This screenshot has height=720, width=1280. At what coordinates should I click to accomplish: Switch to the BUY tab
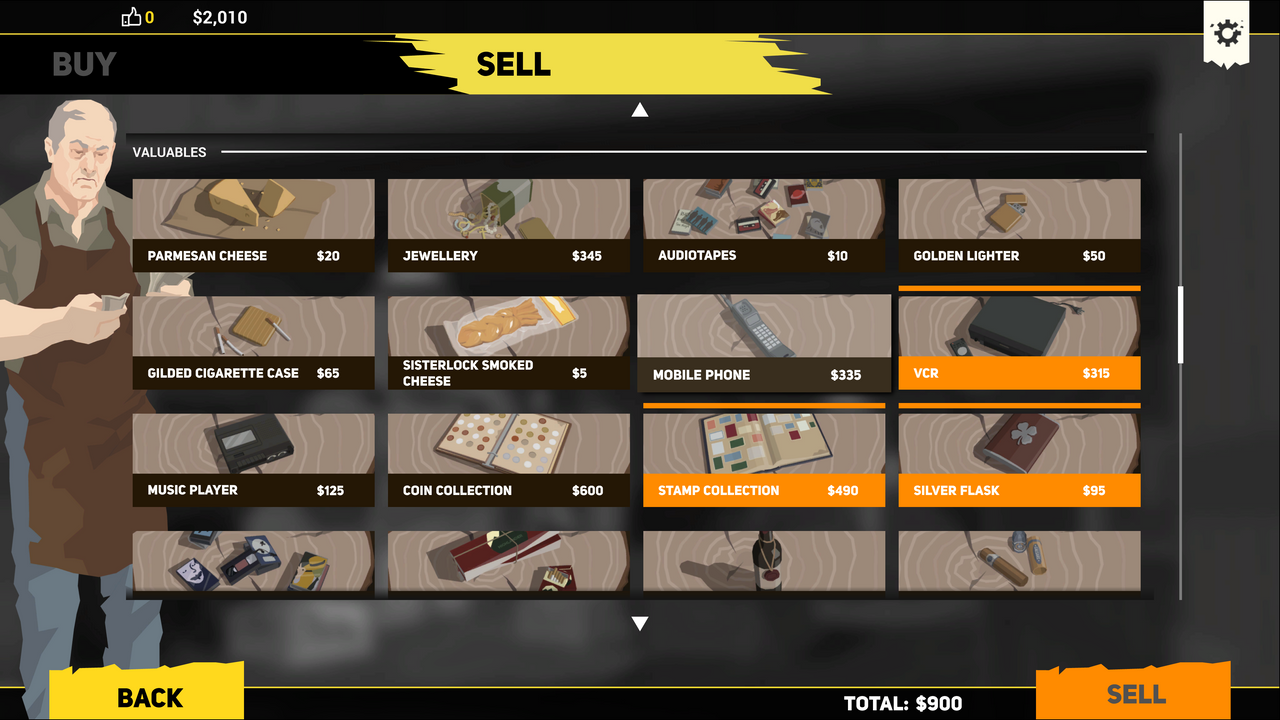point(84,64)
